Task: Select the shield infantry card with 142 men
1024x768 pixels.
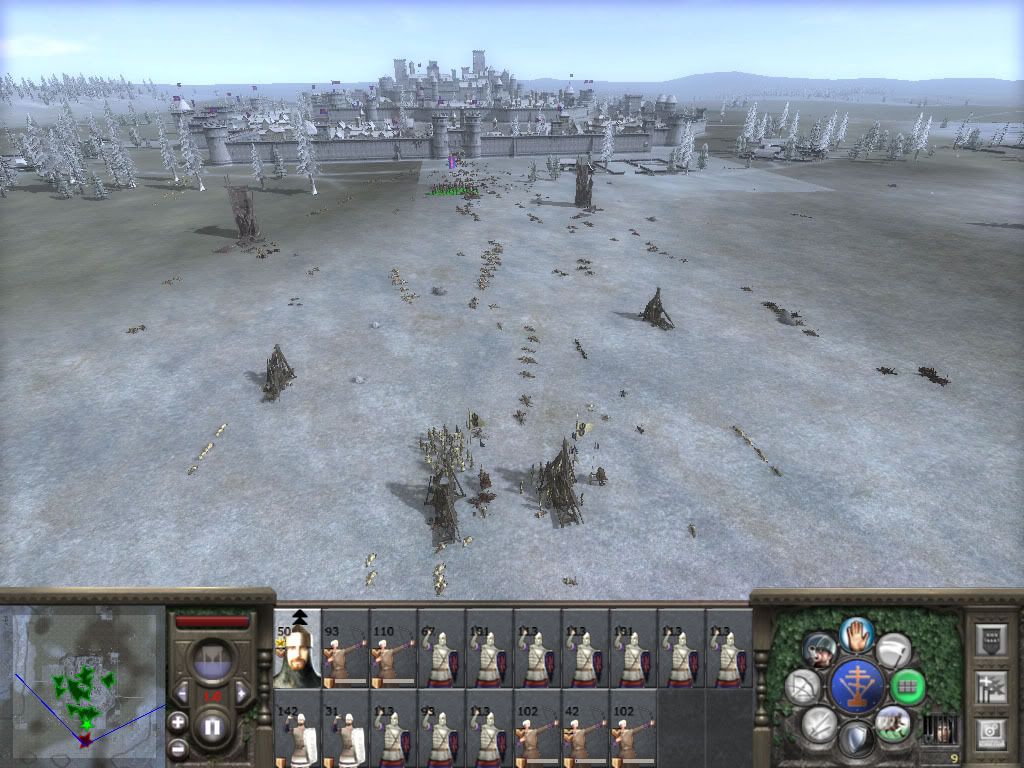Action: pos(297,729)
